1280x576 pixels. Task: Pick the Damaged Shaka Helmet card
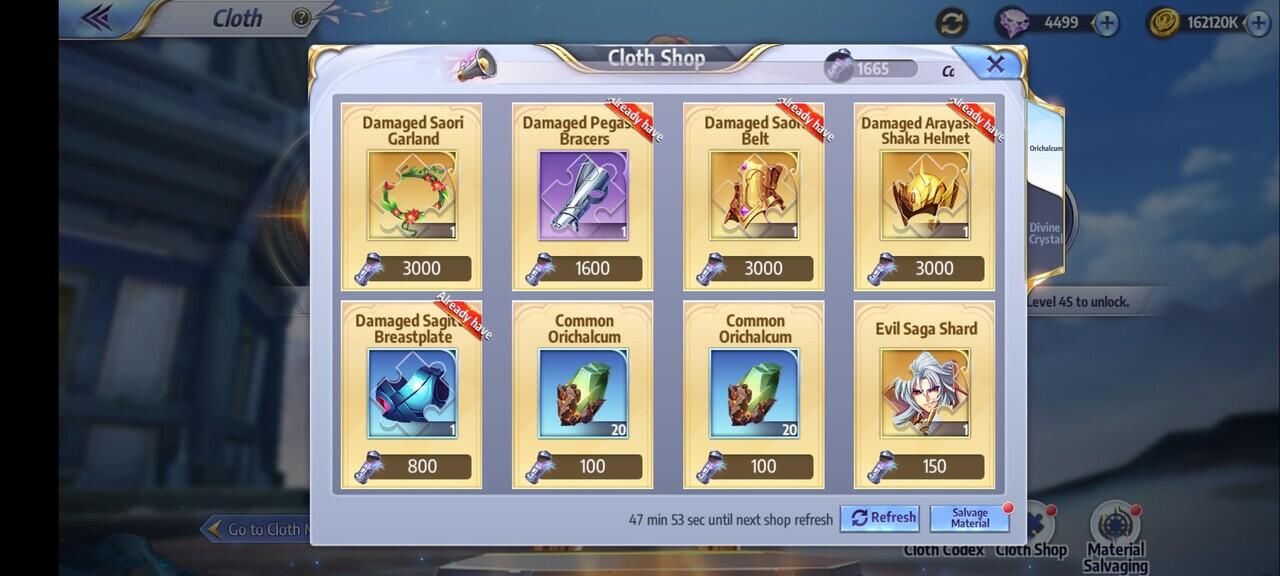924,197
